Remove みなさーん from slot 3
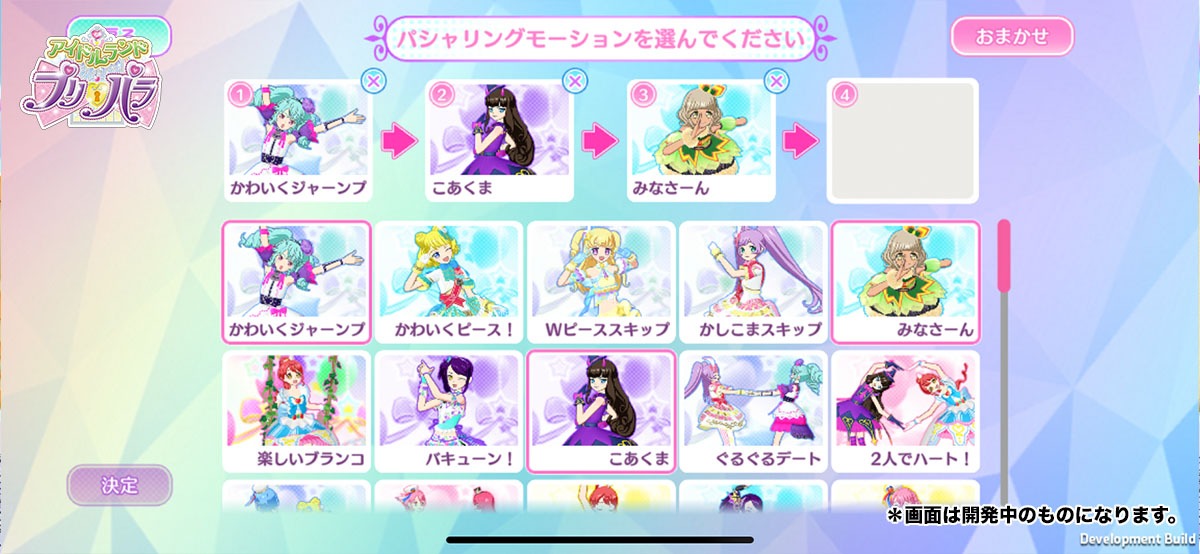 click(x=777, y=82)
